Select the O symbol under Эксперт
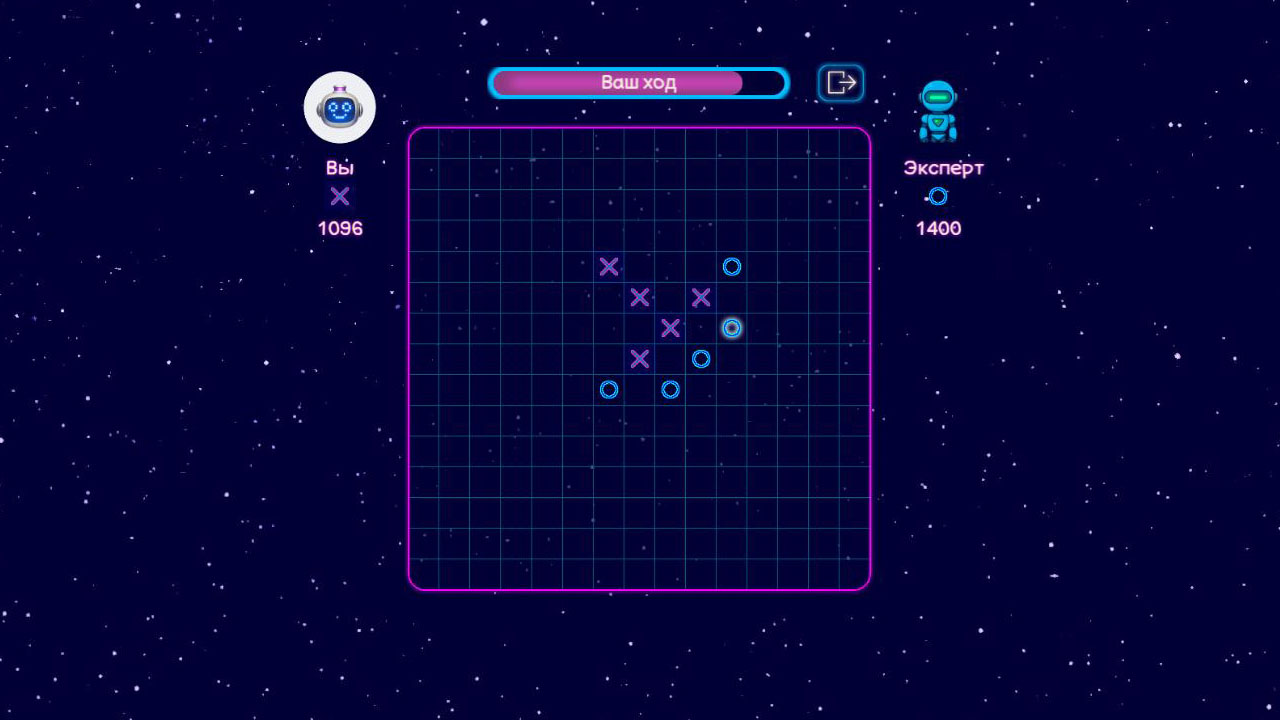1280x720 pixels. tap(936, 196)
